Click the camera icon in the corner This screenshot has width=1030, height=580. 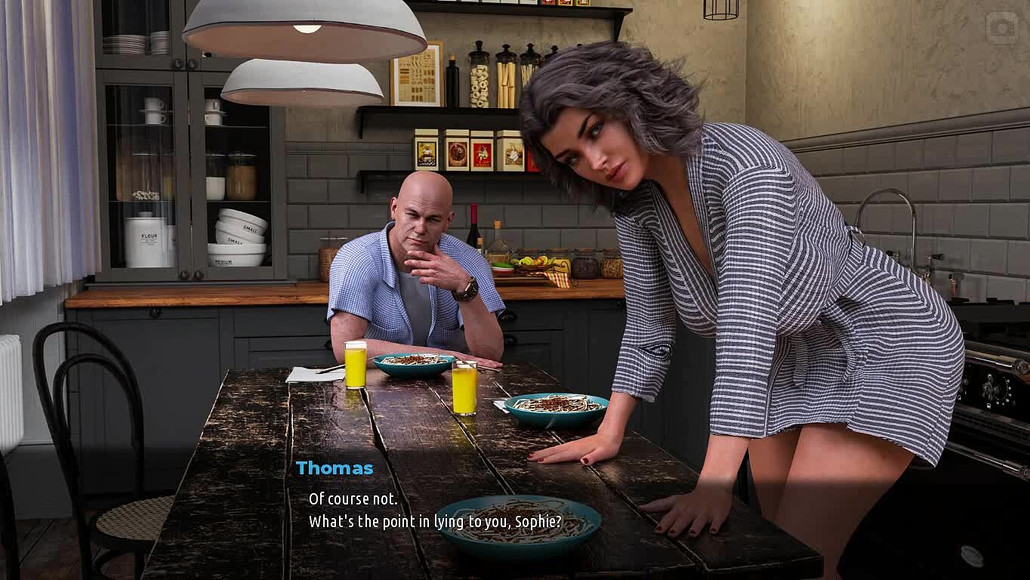tap(1001, 28)
